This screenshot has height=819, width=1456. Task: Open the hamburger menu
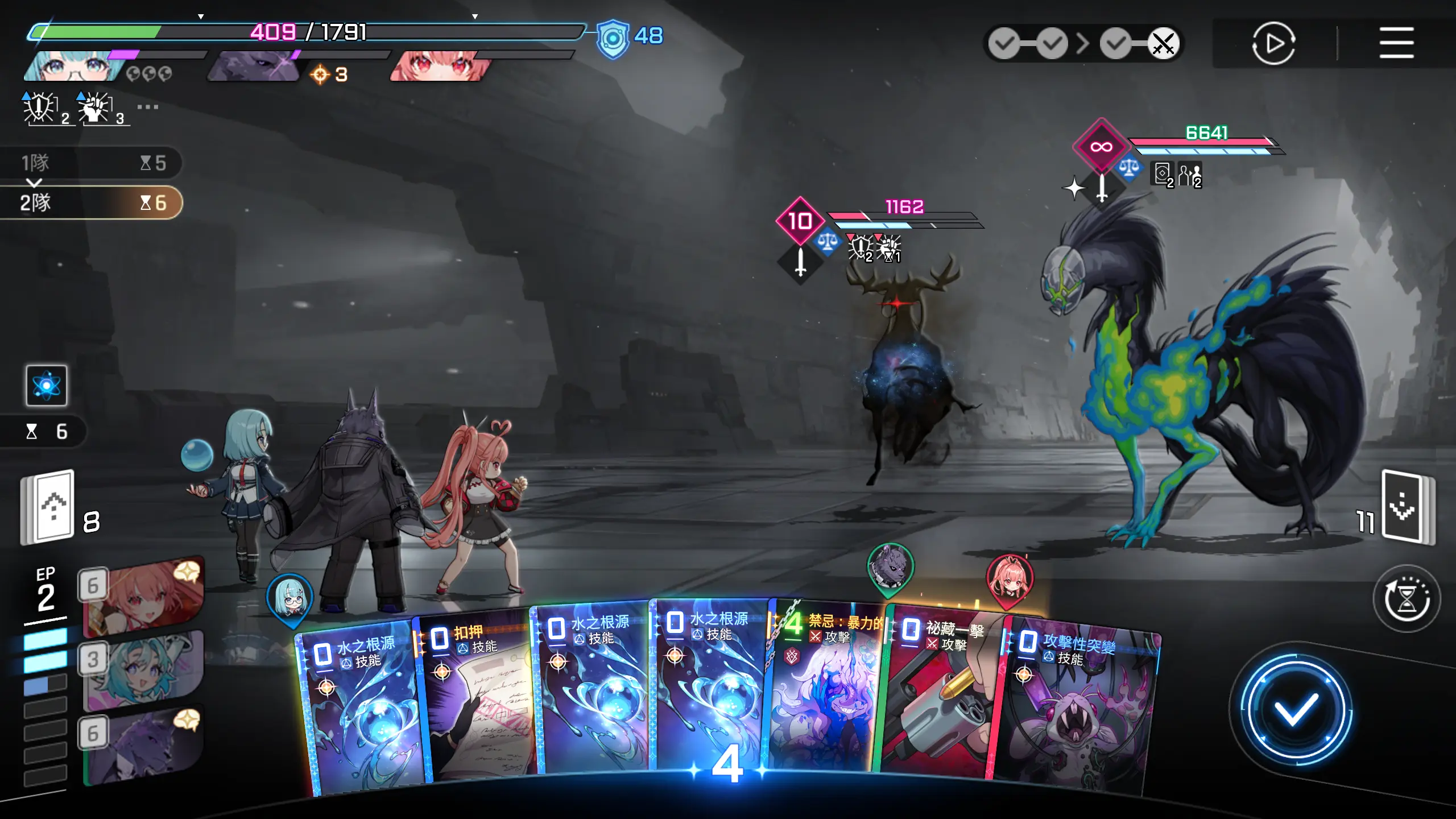(x=1396, y=43)
